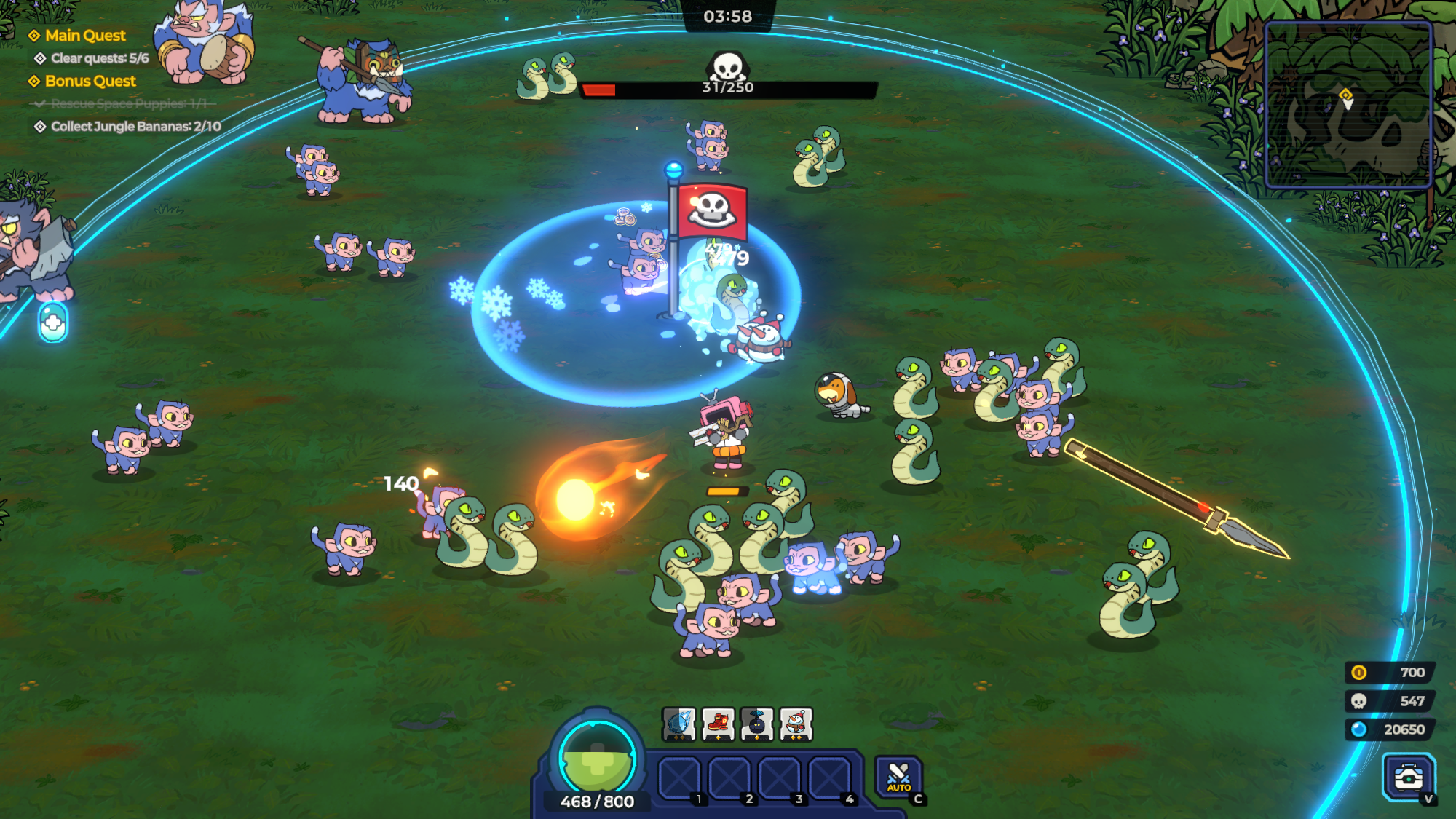Select the ice crystal shard skill icon
This screenshot has width=1456, height=819.
click(678, 724)
